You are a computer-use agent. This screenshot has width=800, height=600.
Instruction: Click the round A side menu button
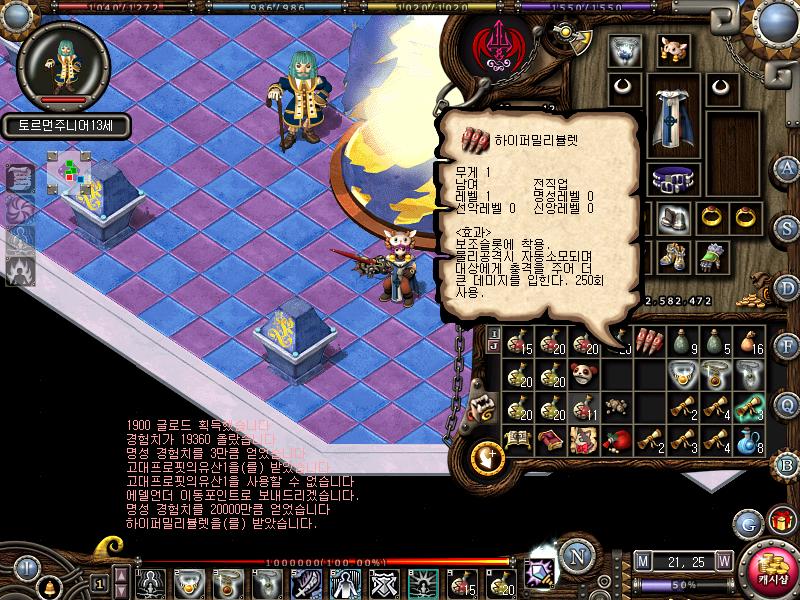point(788,167)
